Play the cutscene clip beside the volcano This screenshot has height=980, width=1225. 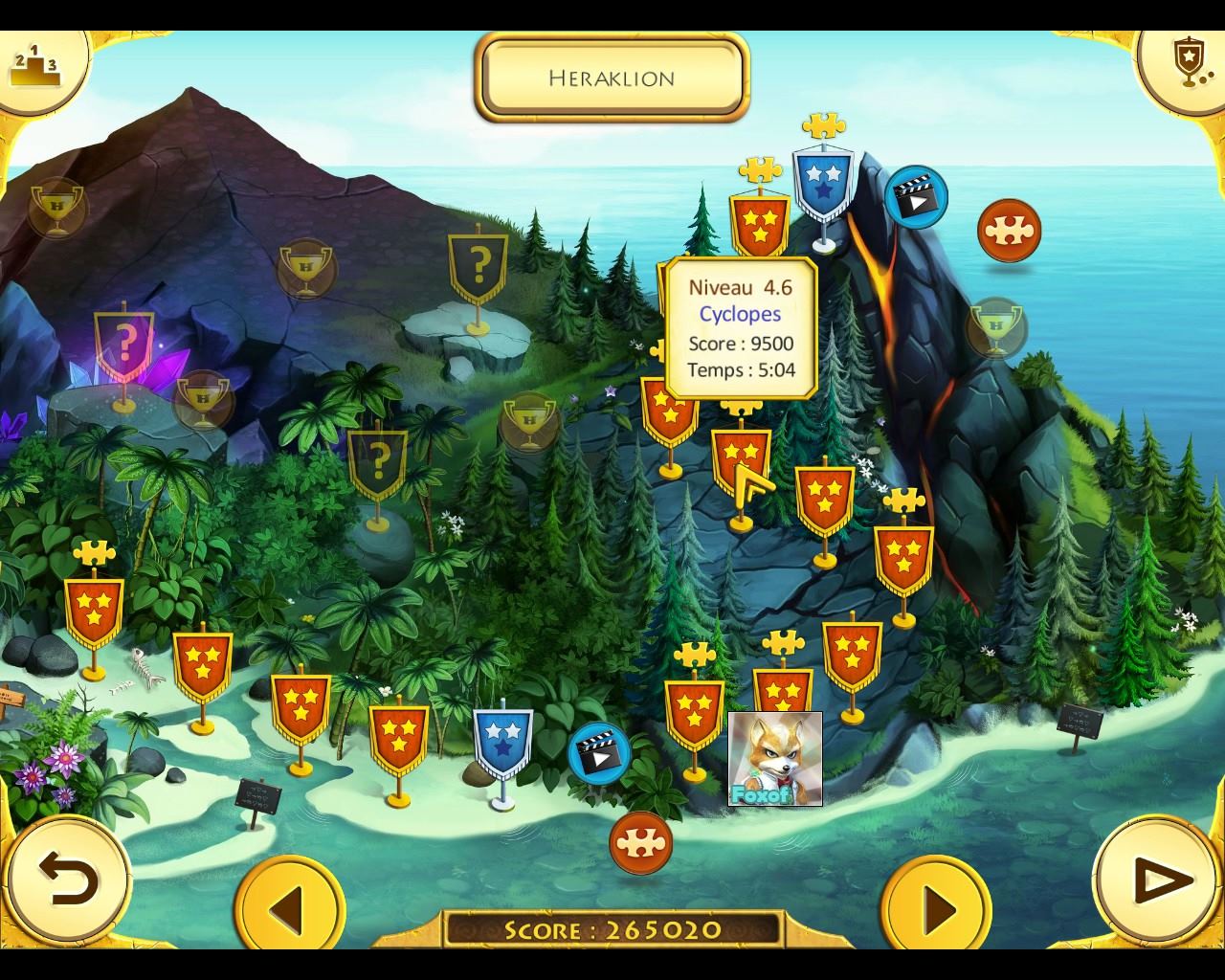click(x=916, y=197)
